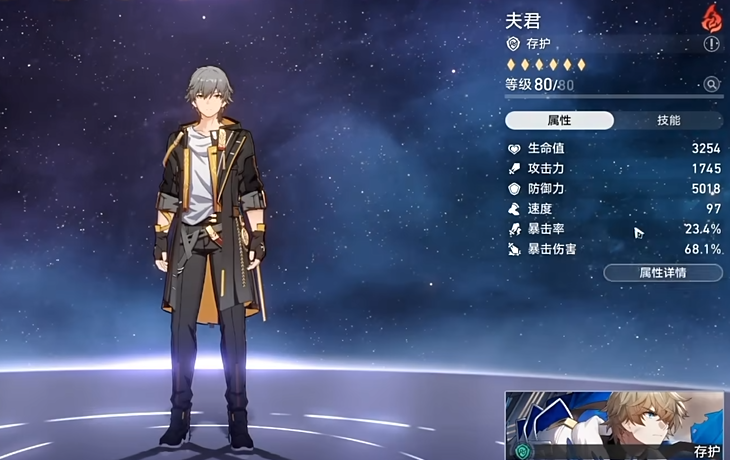The height and width of the screenshot is (460, 730).
Task: Open 属性详情 attribute details
Action: (662, 272)
